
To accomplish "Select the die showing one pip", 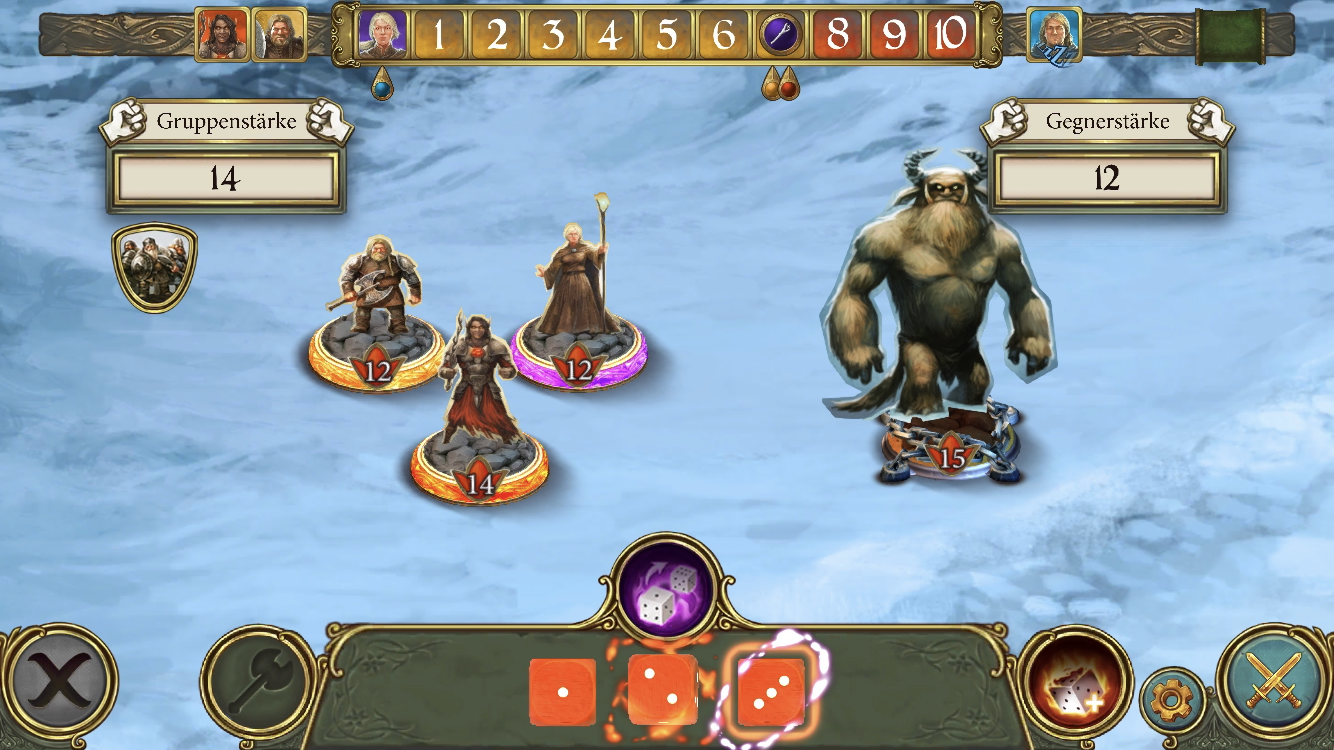I will tap(562, 692).
